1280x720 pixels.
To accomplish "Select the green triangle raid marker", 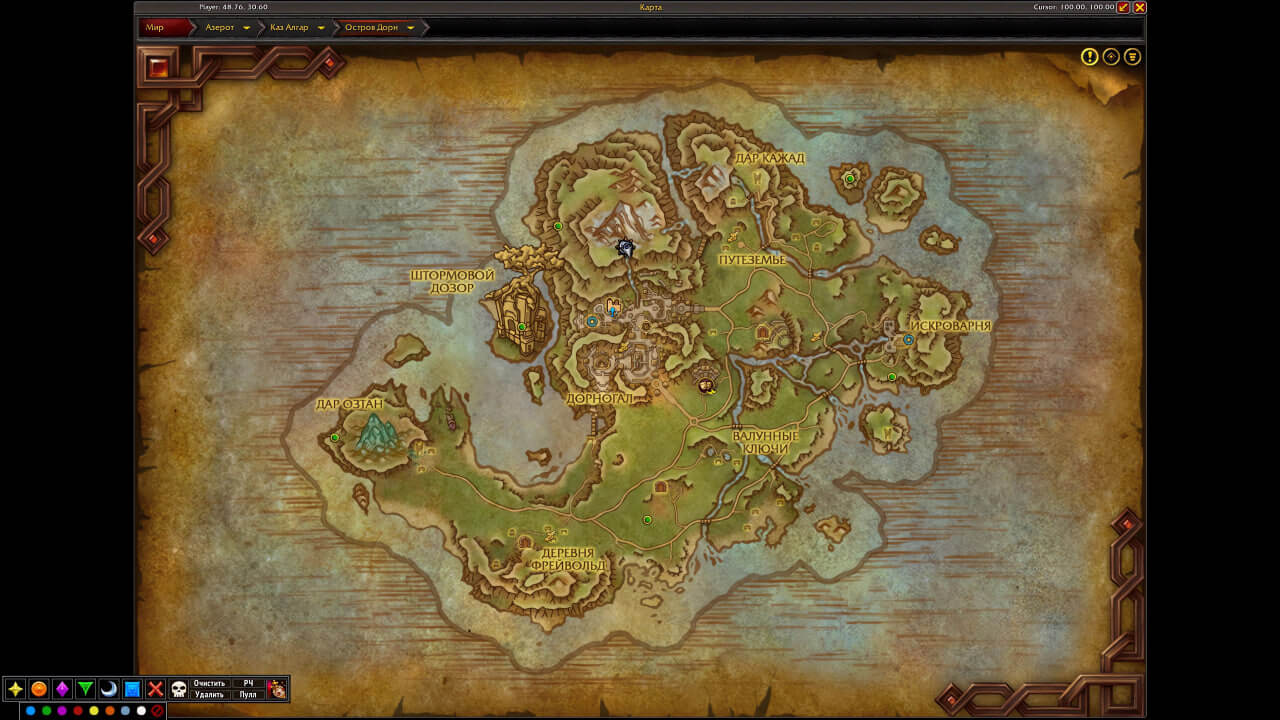I will 86,689.
